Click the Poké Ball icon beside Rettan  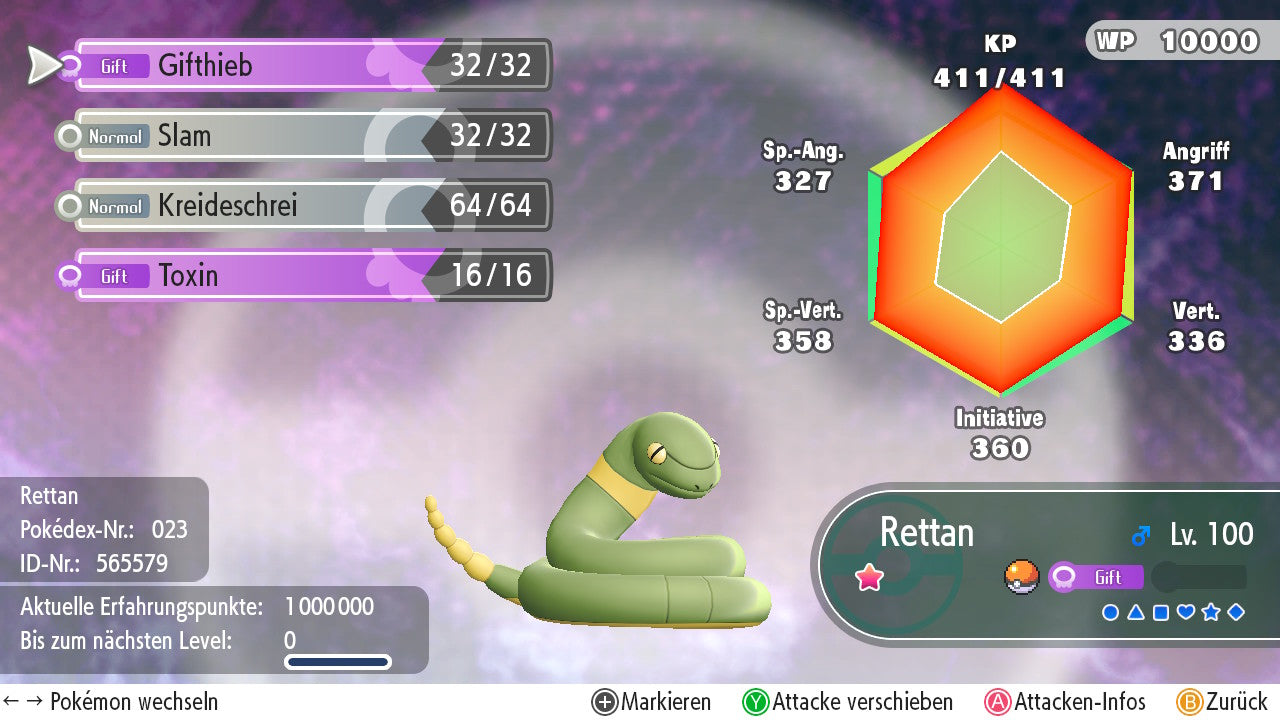(1021, 577)
